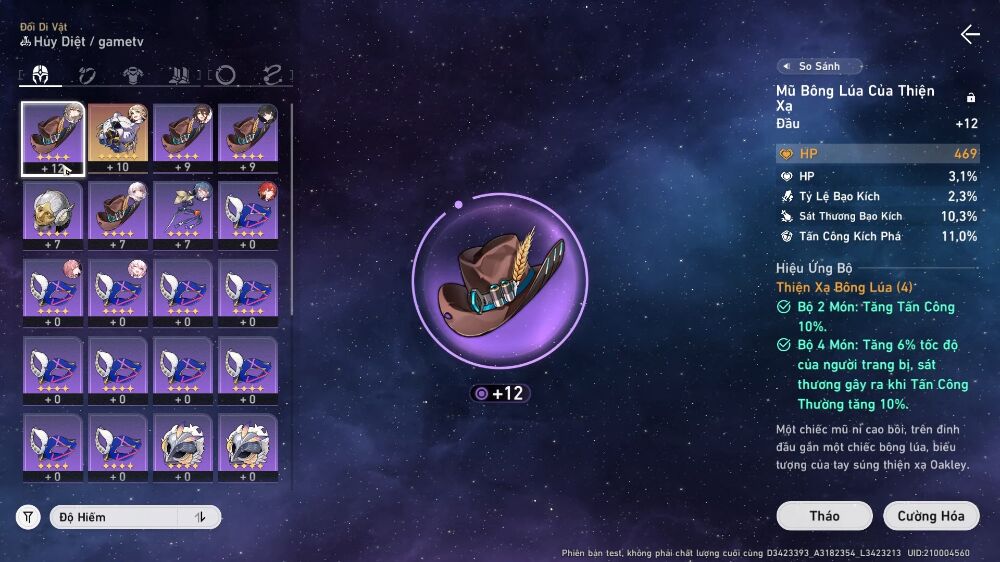The height and width of the screenshot is (562, 1000).
Task: Enhance the relic with Cường Hóa
Action: pyautogui.click(x=930, y=516)
